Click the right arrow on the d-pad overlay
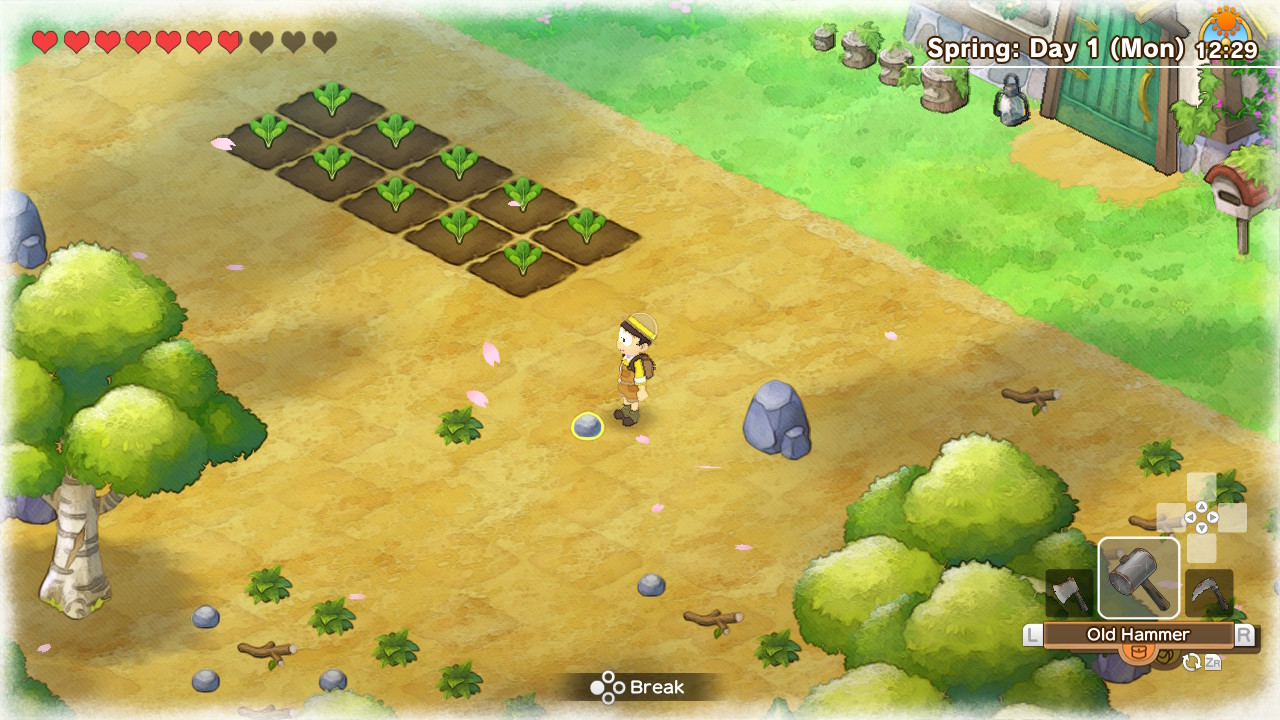 pyautogui.click(x=1213, y=517)
